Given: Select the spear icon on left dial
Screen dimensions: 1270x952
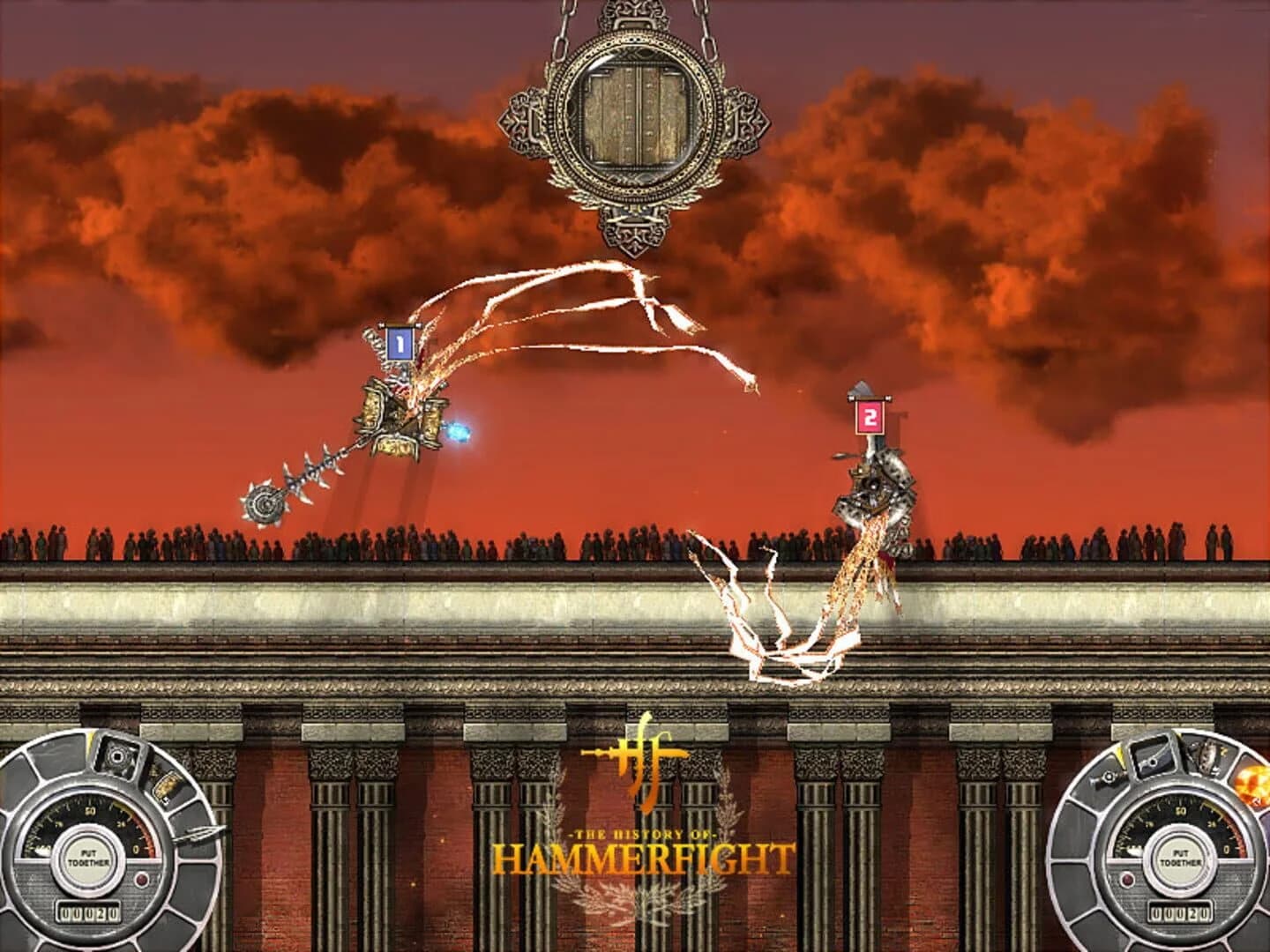Looking at the screenshot, I should (x=199, y=833).
